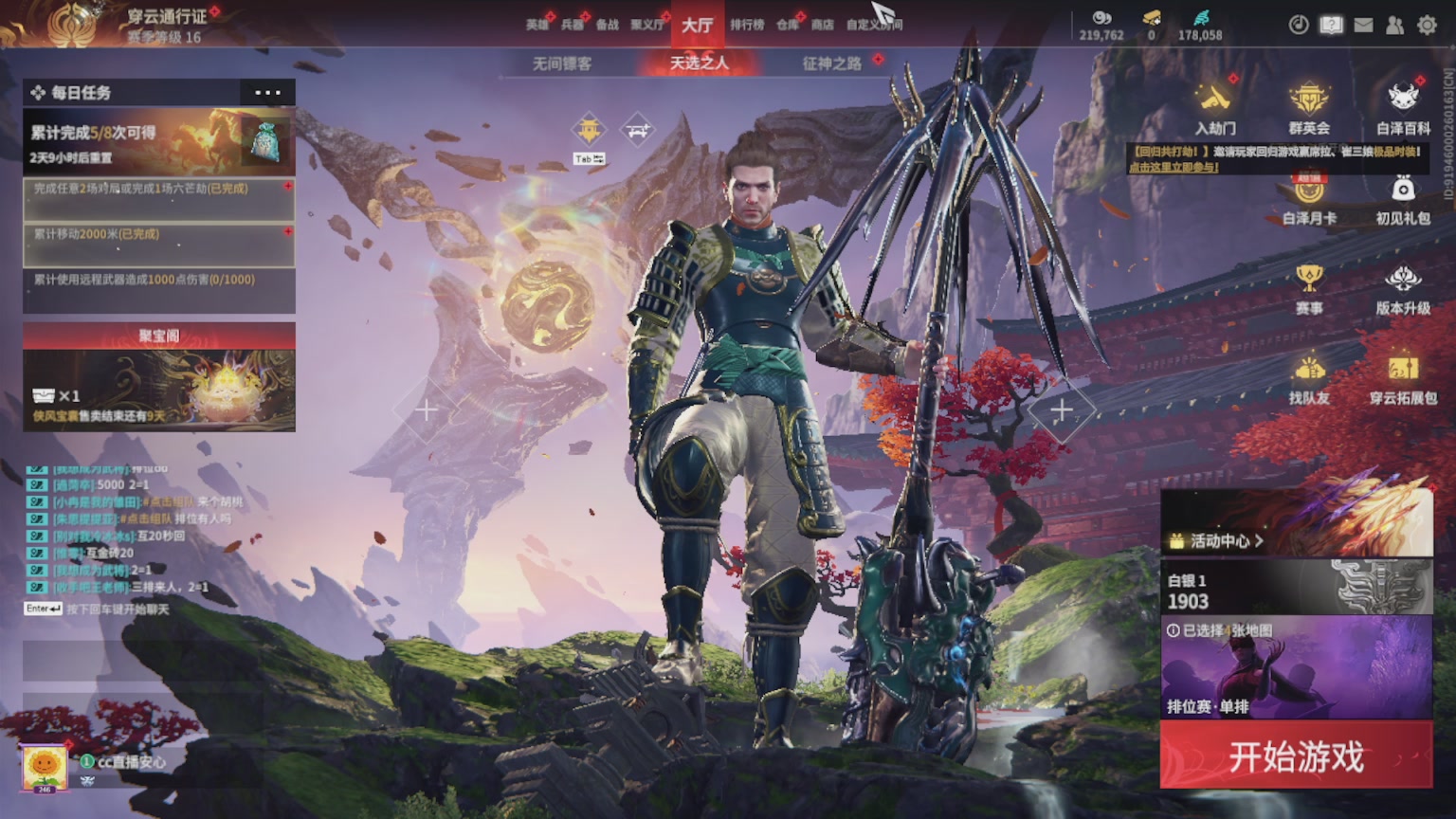This screenshot has width=1456, height=819.
Task: Open the 聚宝阁 treasure banner
Action: [159, 377]
